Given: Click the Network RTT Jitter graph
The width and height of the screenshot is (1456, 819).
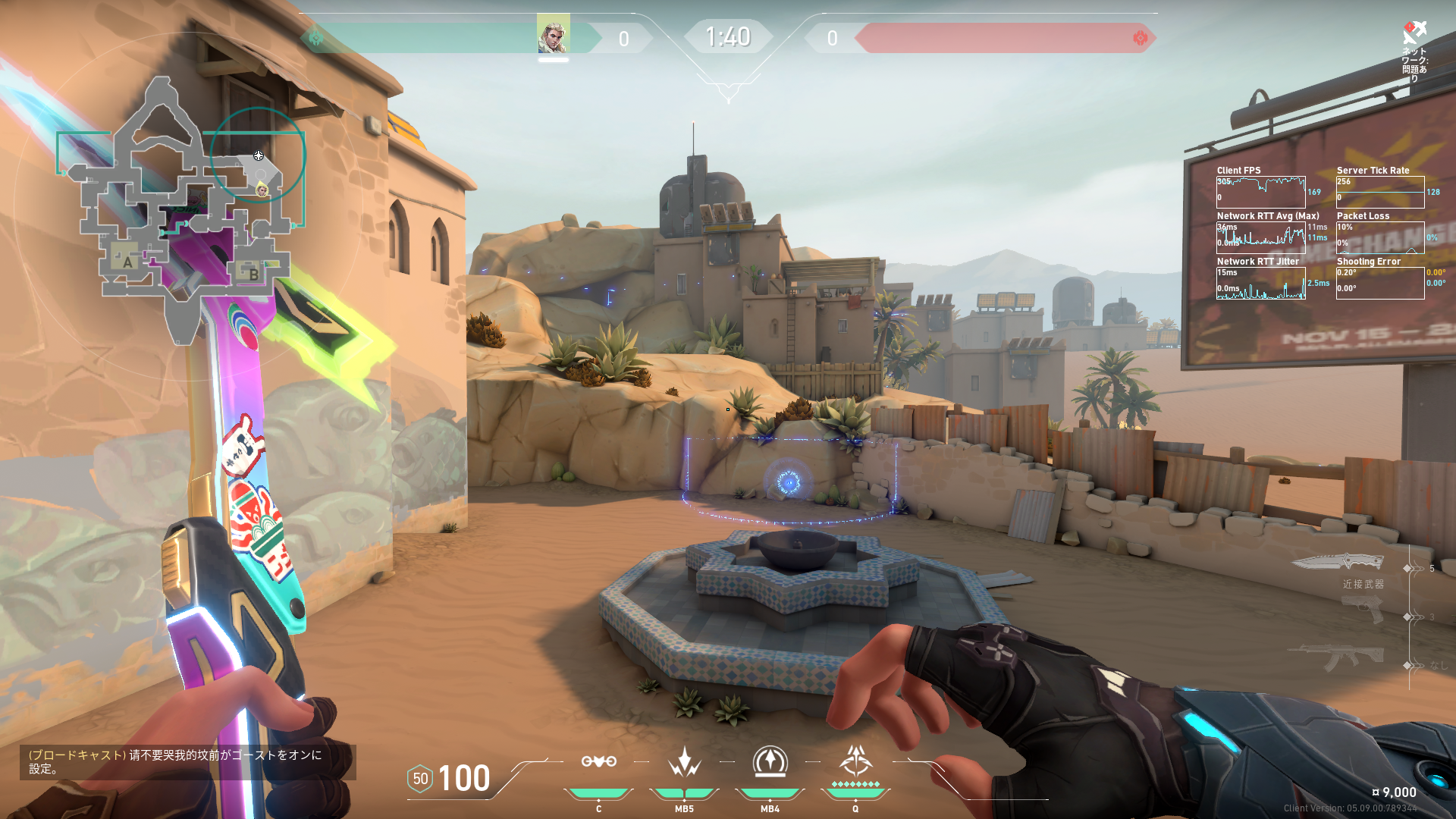Looking at the screenshot, I should click(1260, 283).
